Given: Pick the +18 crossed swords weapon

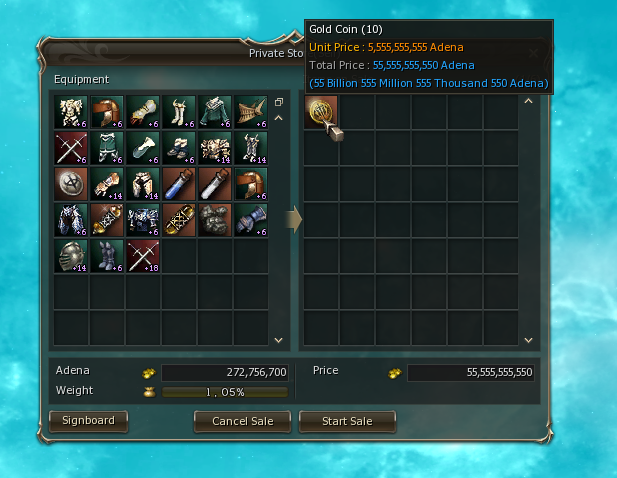Looking at the screenshot, I should (143, 256).
